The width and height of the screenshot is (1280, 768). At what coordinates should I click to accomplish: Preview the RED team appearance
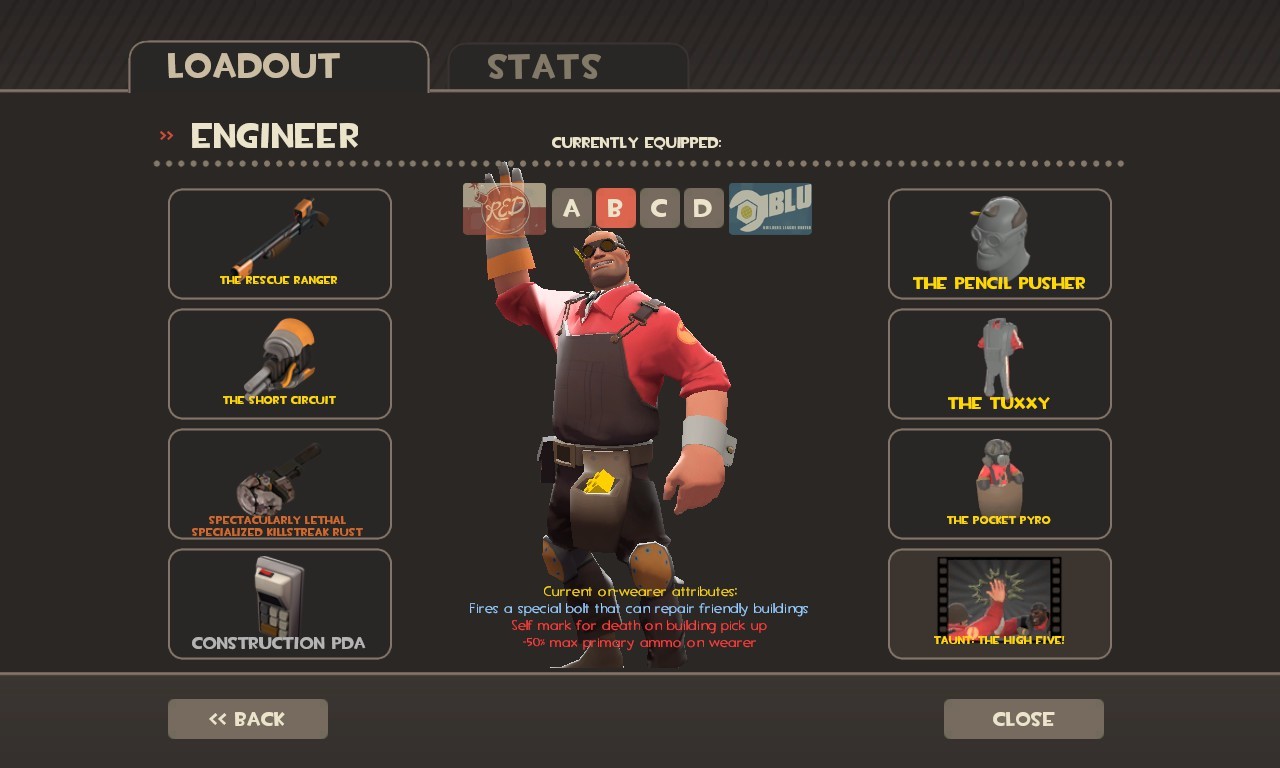pyautogui.click(x=502, y=208)
